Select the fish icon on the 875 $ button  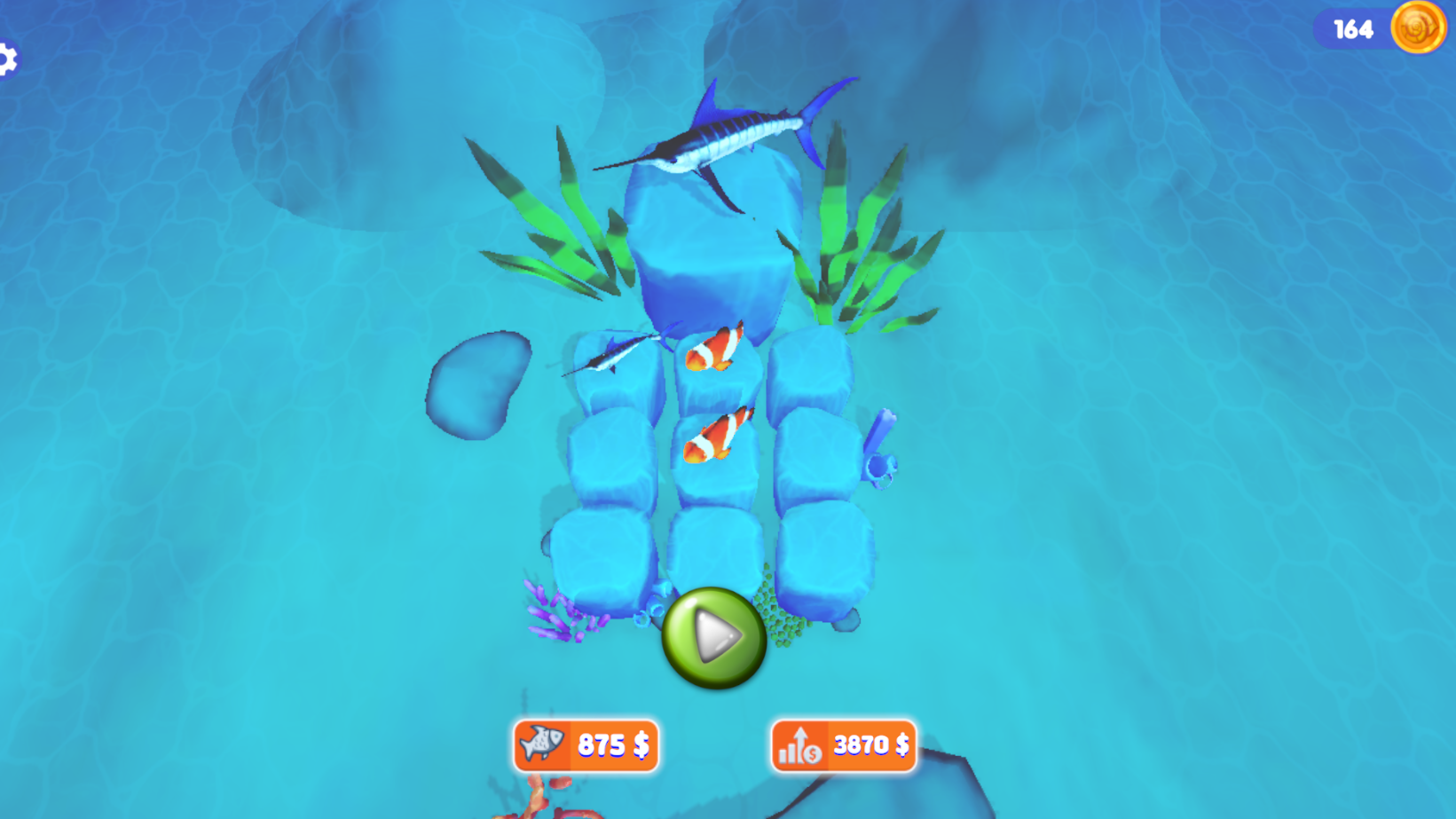point(542,745)
